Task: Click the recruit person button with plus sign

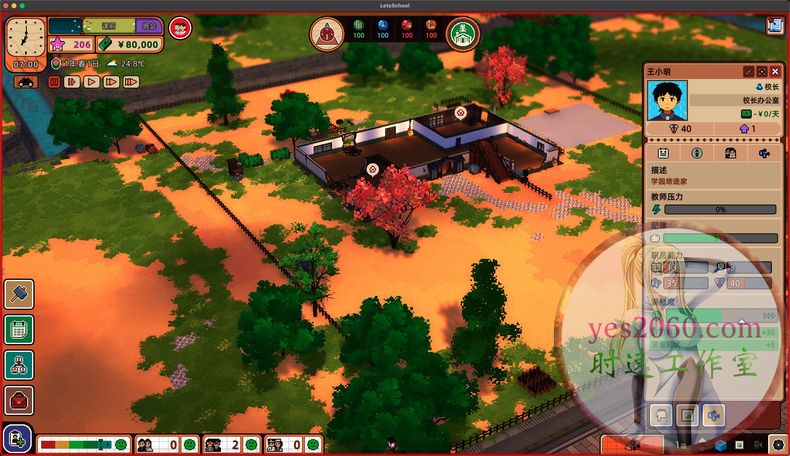Action: tap(19, 438)
